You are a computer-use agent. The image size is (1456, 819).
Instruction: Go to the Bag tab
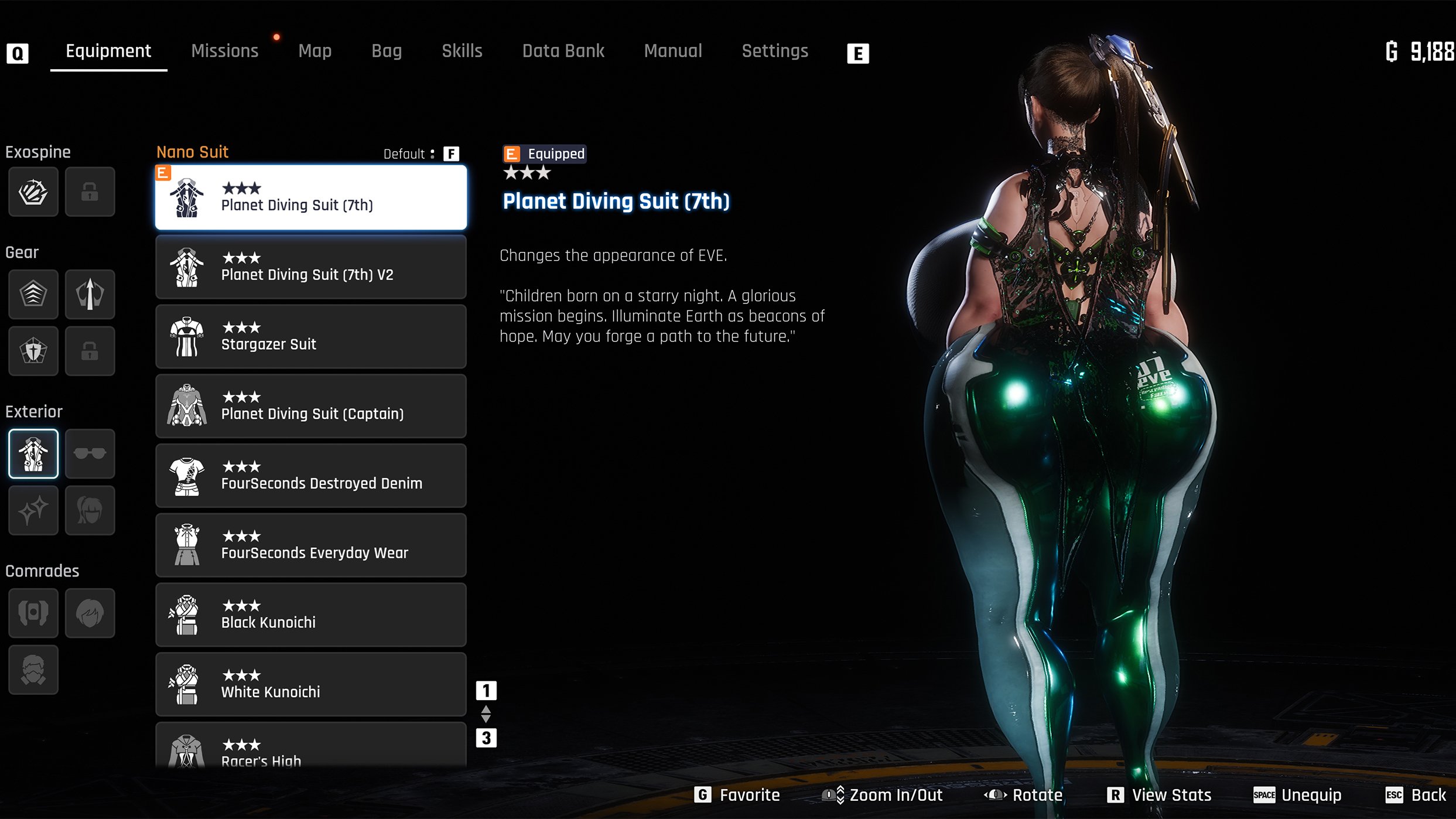tap(387, 51)
